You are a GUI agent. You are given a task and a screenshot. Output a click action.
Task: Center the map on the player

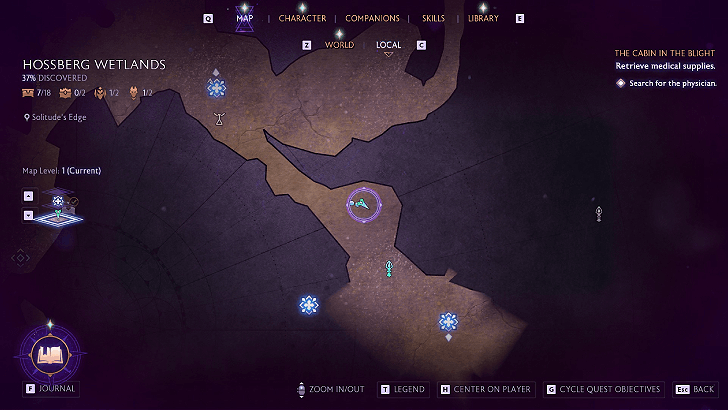pos(485,389)
